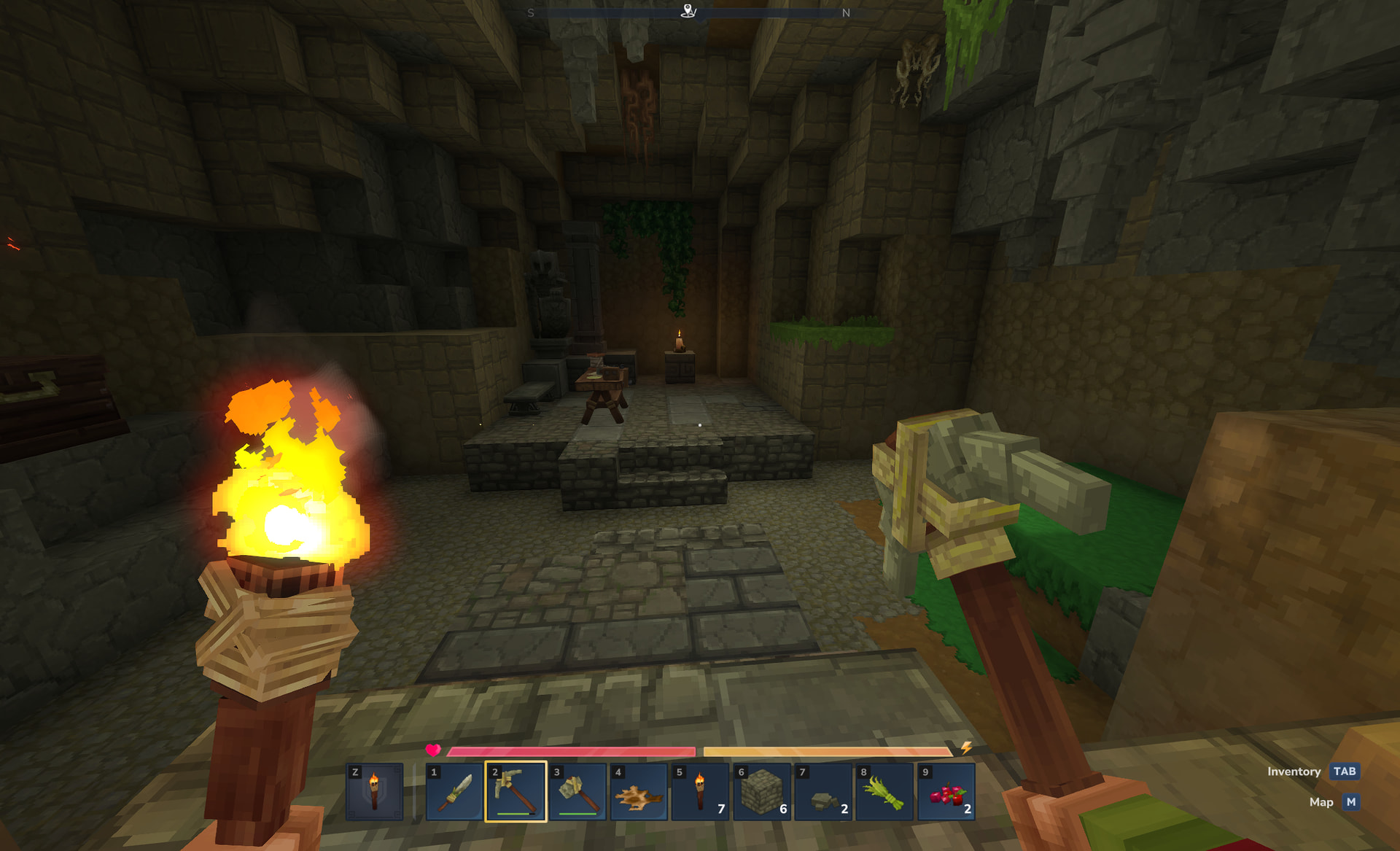Image resolution: width=1400 pixels, height=851 pixels.
Task: Open the Map
Action: 1350,802
